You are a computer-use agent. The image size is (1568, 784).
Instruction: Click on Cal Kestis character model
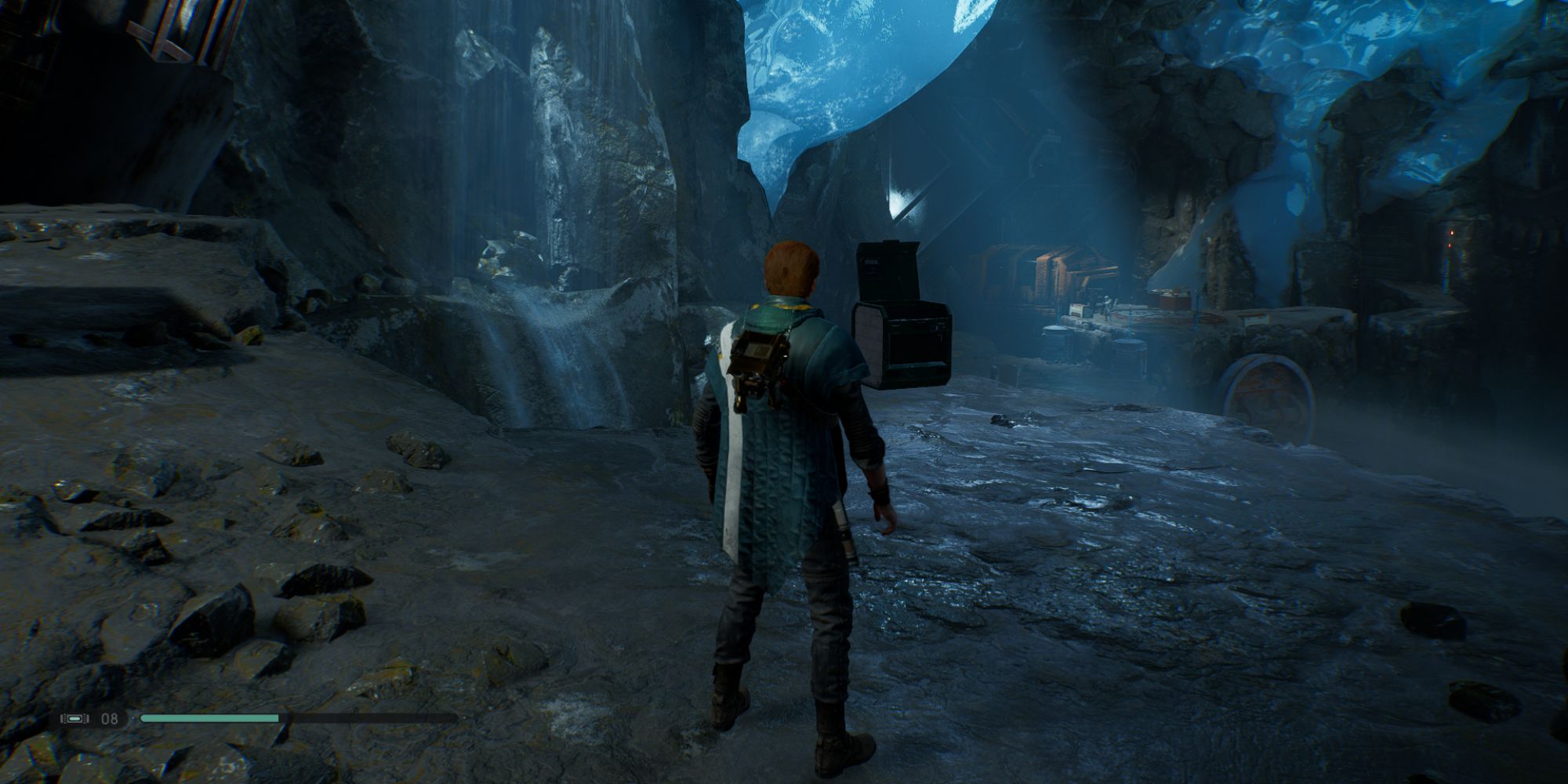784,470
